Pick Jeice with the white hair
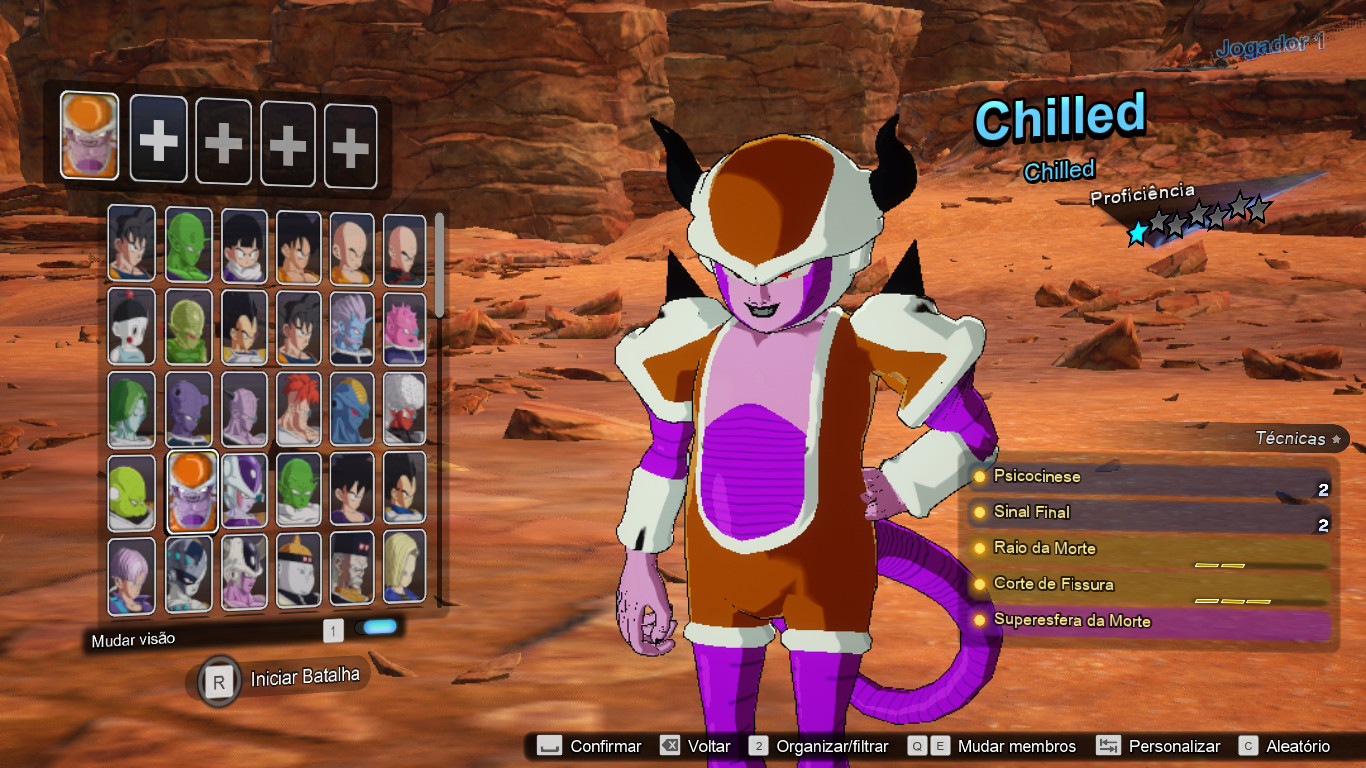 [404, 409]
